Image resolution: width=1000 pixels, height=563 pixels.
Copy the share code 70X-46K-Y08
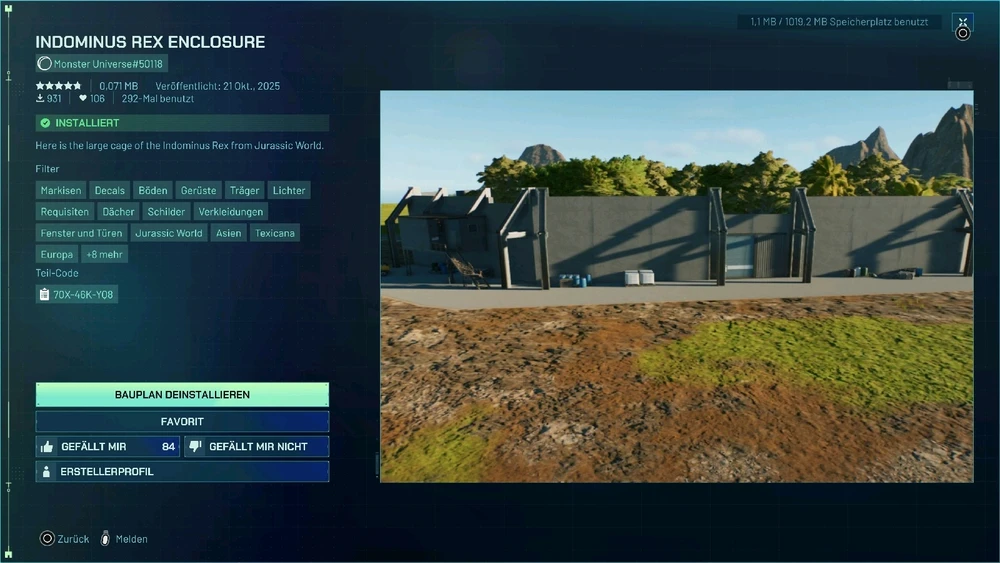76,294
